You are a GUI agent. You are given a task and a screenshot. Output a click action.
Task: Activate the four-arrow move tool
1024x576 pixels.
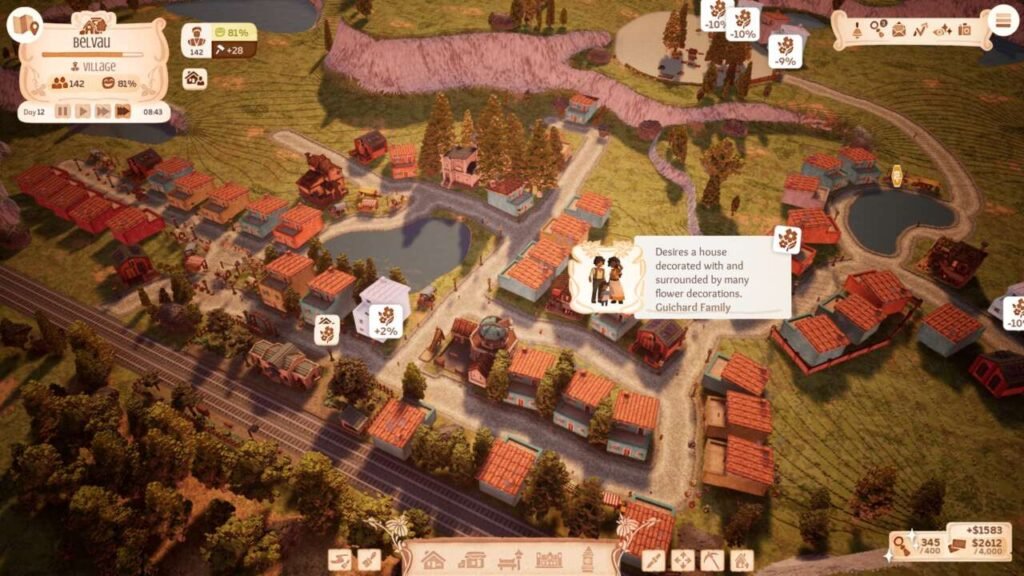tap(683, 560)
